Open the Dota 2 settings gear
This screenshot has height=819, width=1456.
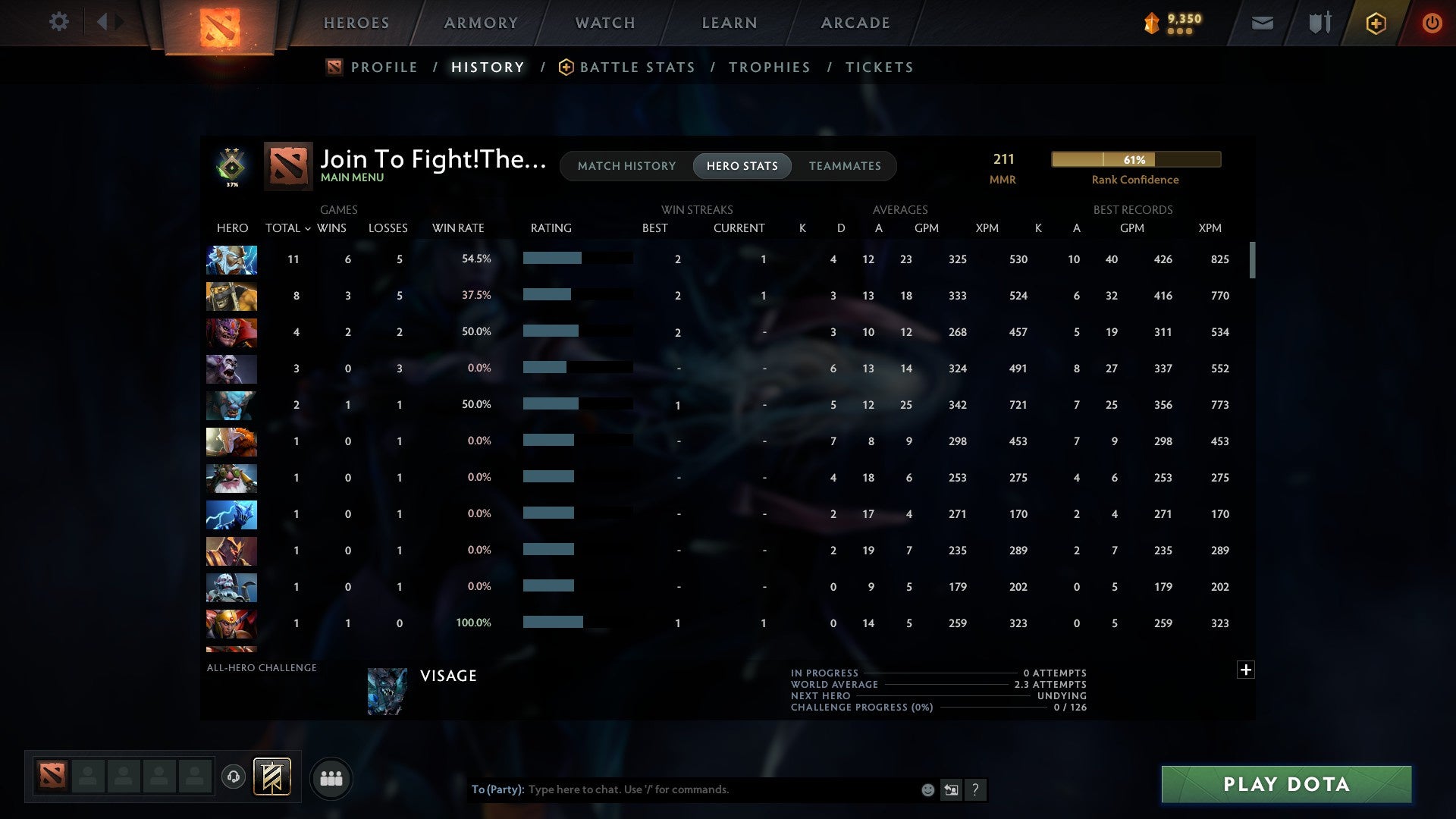pyautogui.click(x=58, y=22)
